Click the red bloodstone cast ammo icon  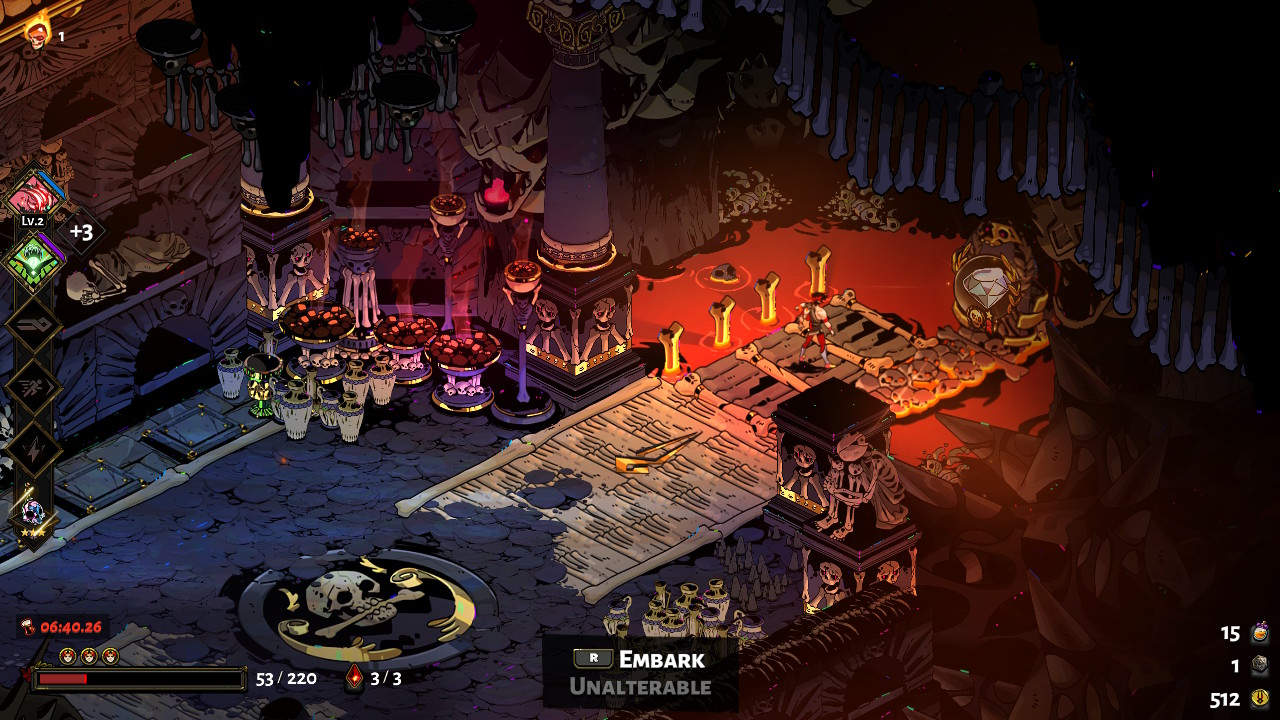354,680
